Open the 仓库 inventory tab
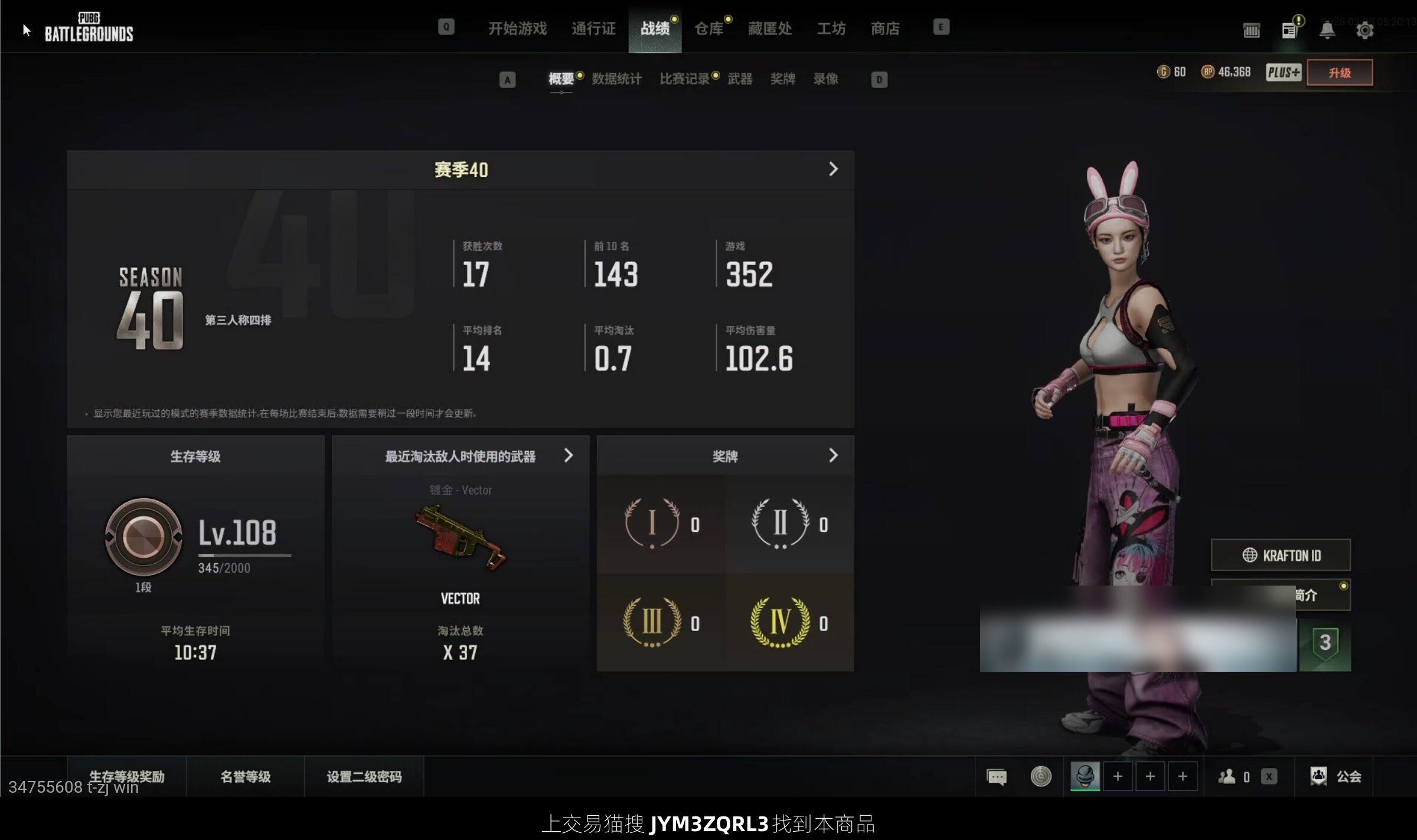 pos(708,28)
